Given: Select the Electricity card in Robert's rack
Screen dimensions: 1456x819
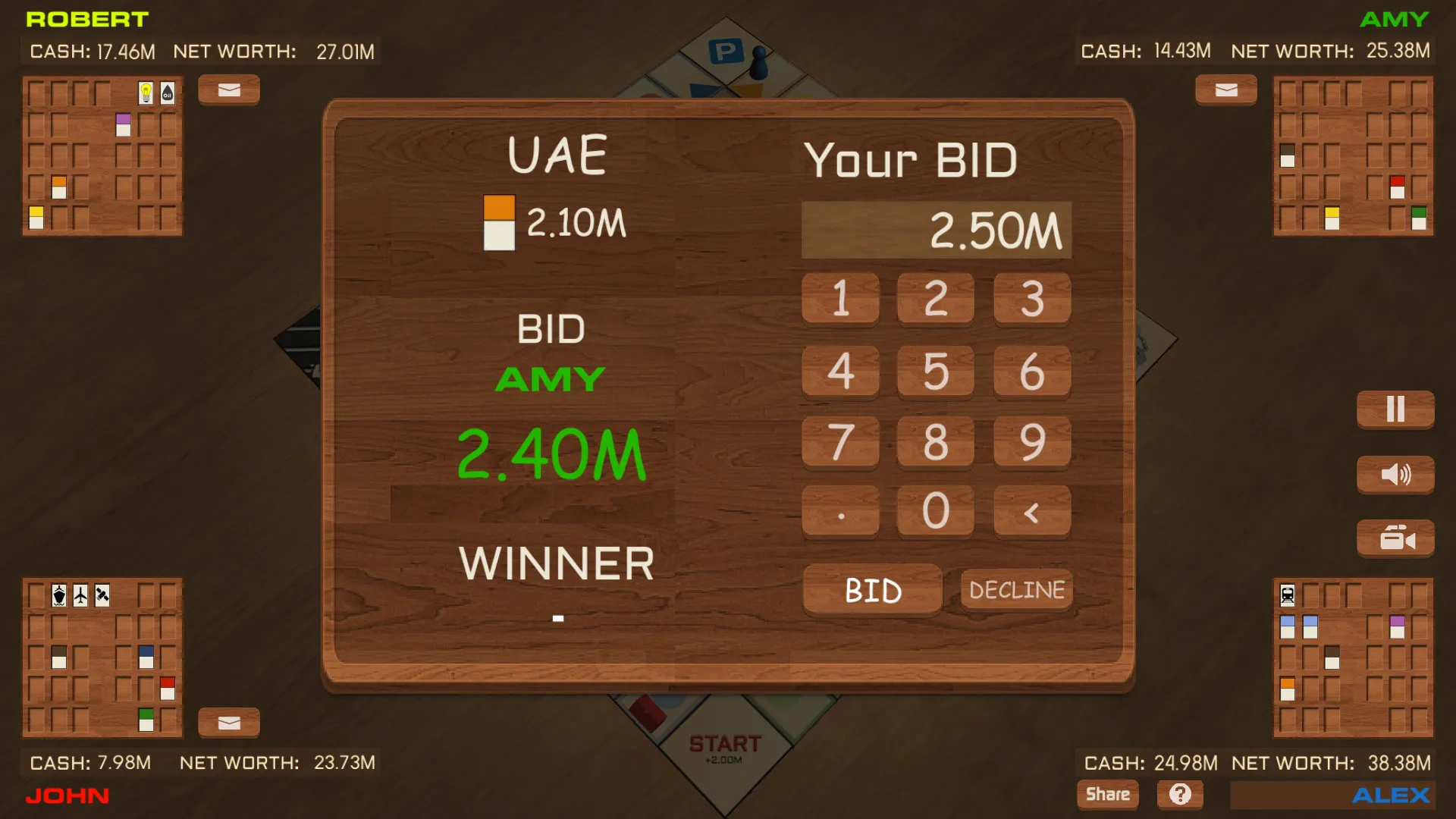Looking at the screenshot, I should click(146, 92).
